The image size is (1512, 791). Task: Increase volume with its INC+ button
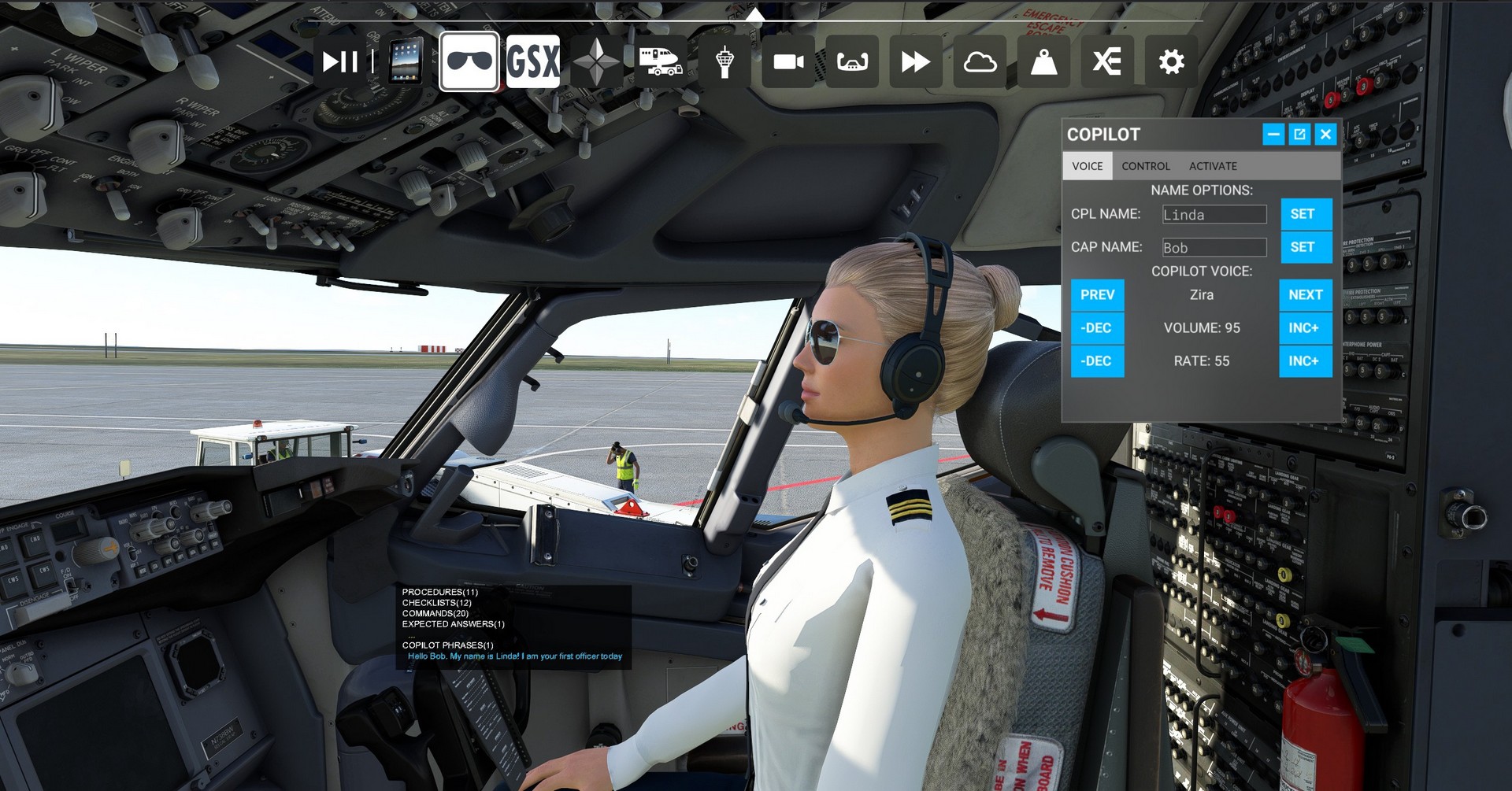tap(1305, 328)
